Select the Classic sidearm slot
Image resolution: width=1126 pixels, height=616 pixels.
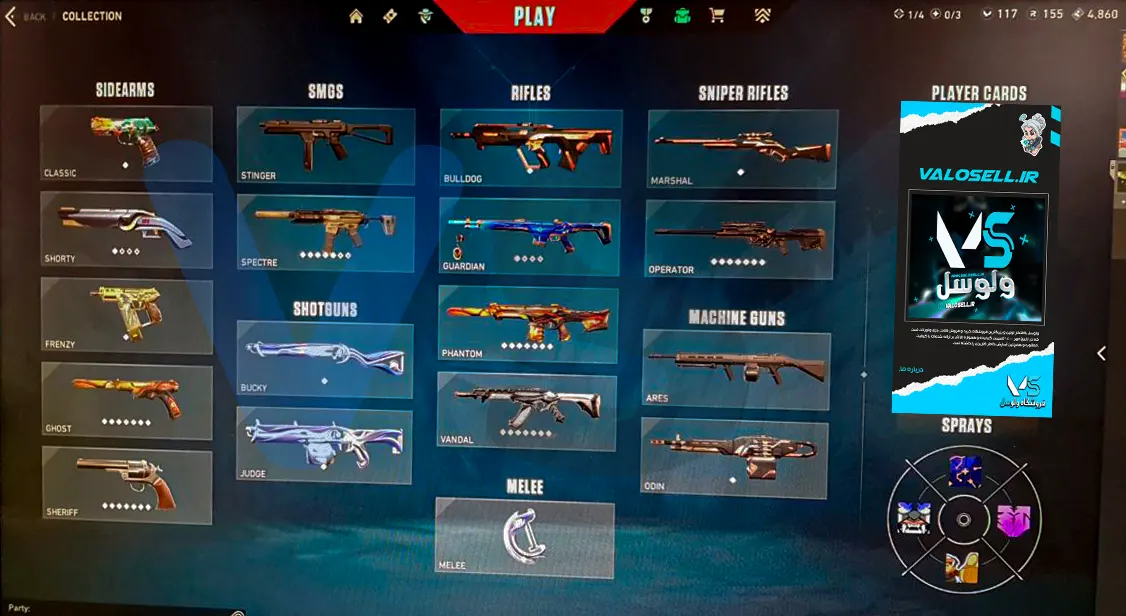[x=126, y=144]
